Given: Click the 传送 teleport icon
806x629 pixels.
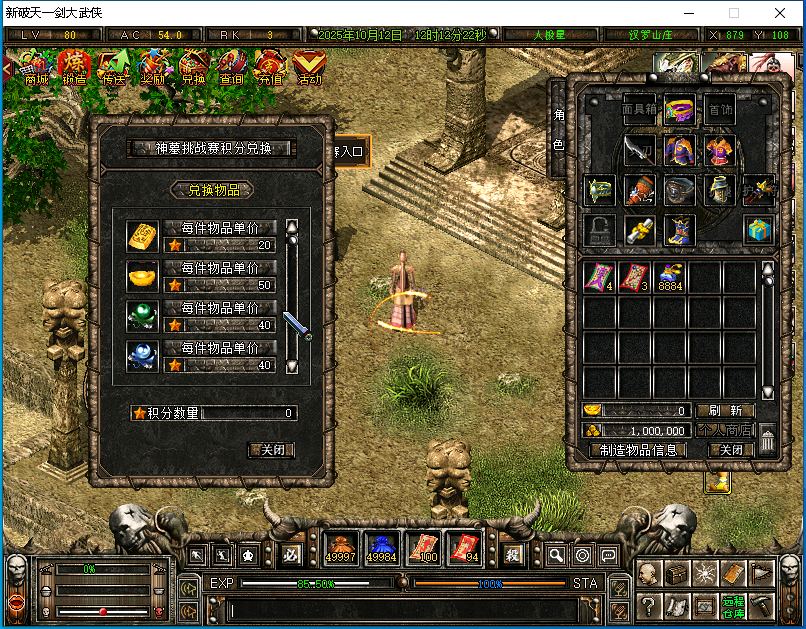Looking at the screenshot, I should (114, 68).
